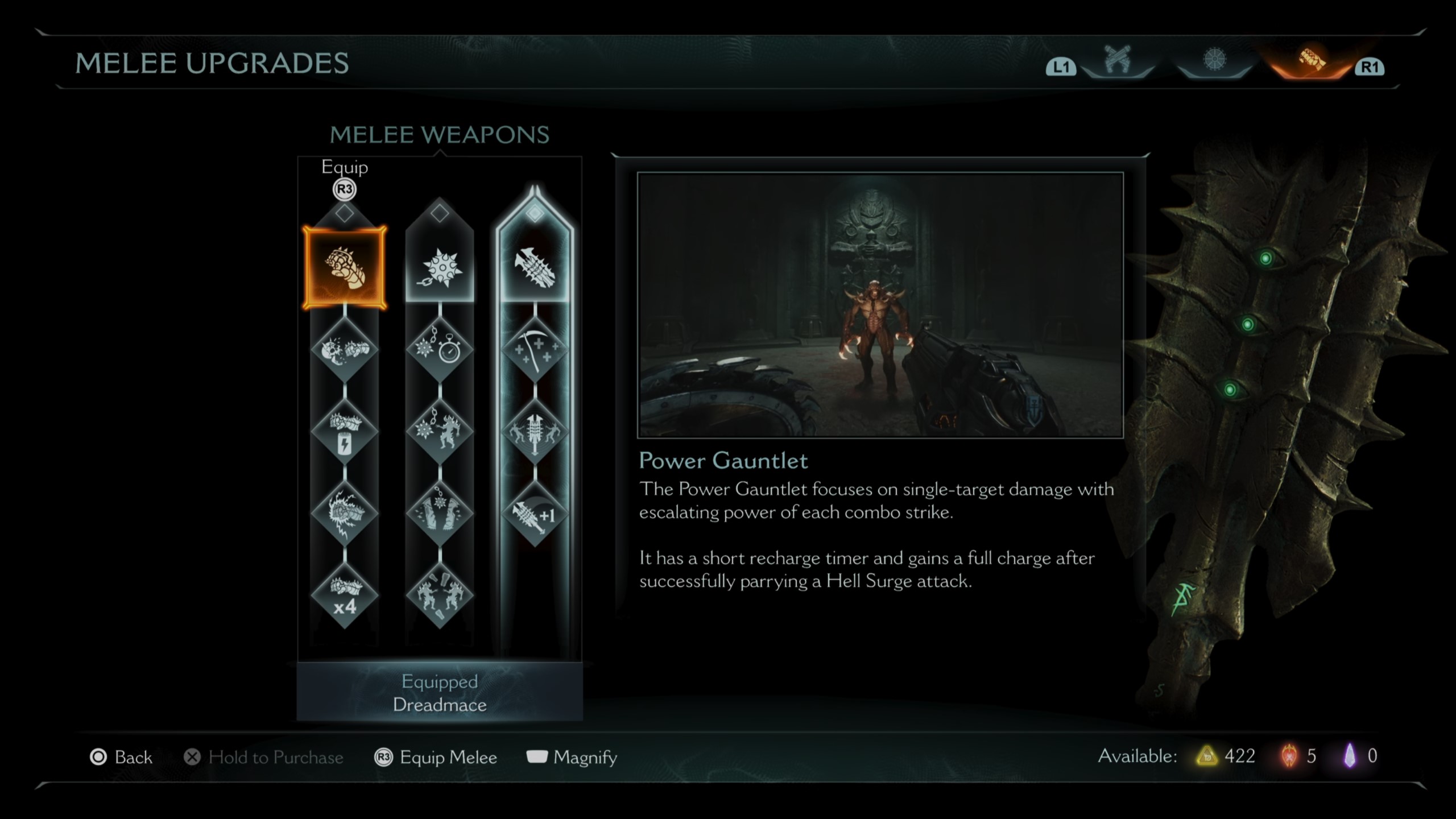The image size is (1456, 819).
Task: Select the Power Gauntlet weapon icon
Action: point(345,267)
